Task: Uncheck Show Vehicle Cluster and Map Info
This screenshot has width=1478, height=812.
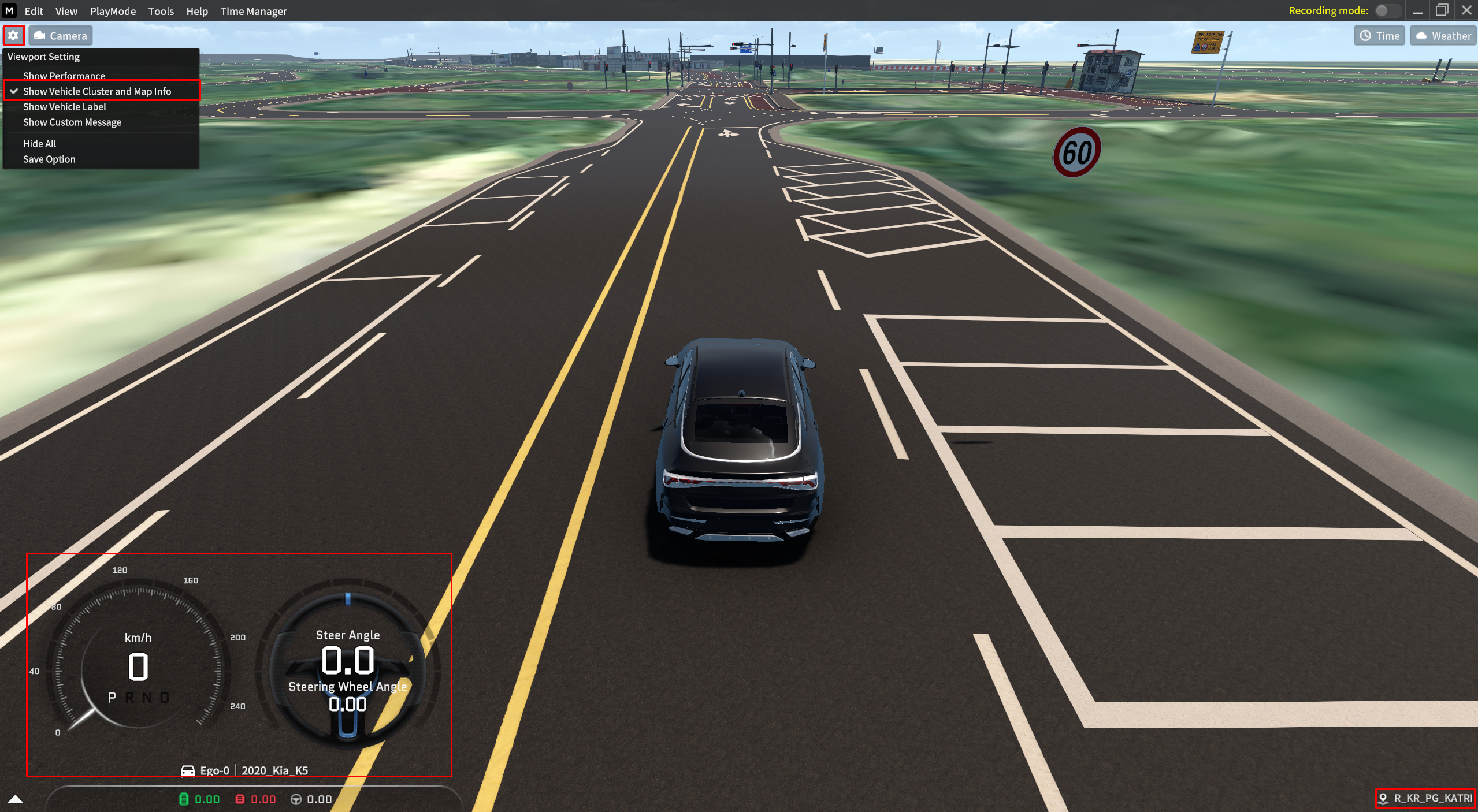Action: tap(96, 91)
